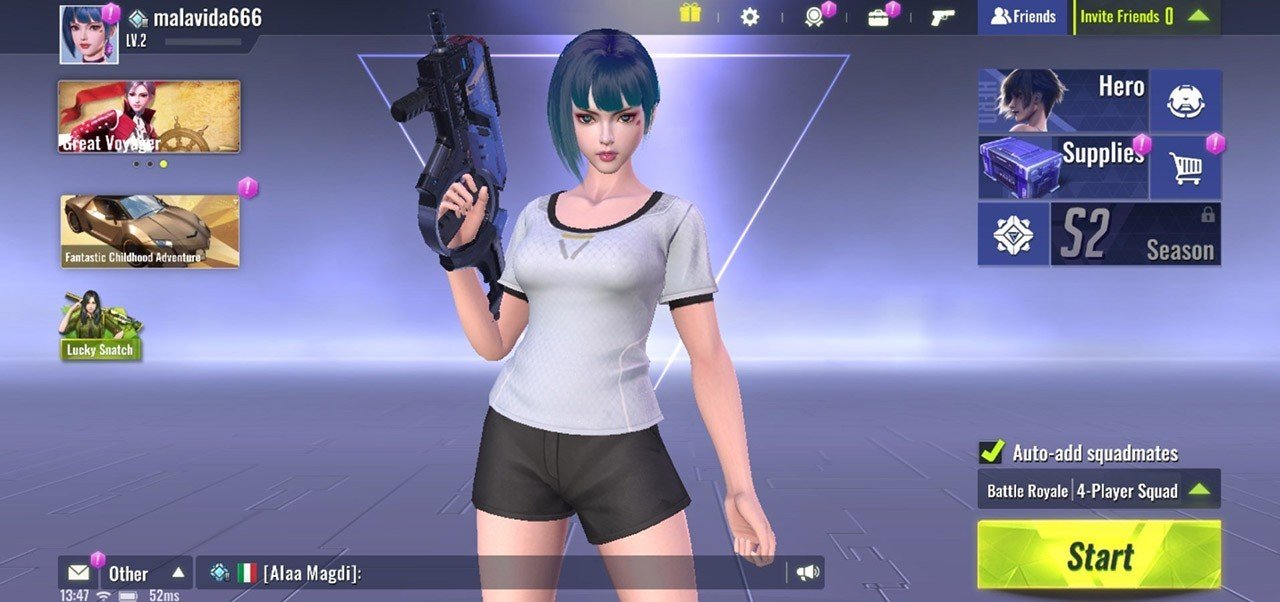Screen dimensions: 1280x602
Task: Open the mail envelope inbox
Action: [x=78, y=573]
